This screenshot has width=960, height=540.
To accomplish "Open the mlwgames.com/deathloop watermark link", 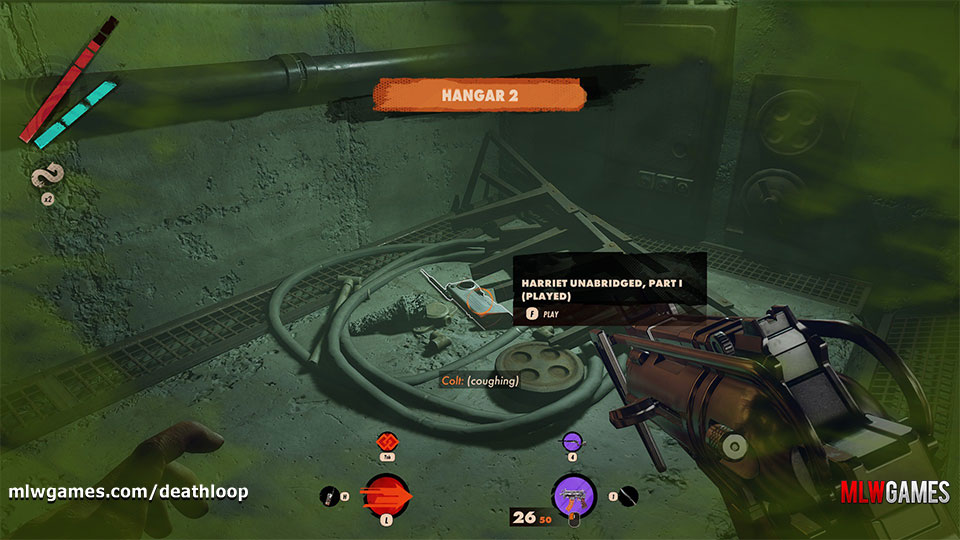I will 128,492.
